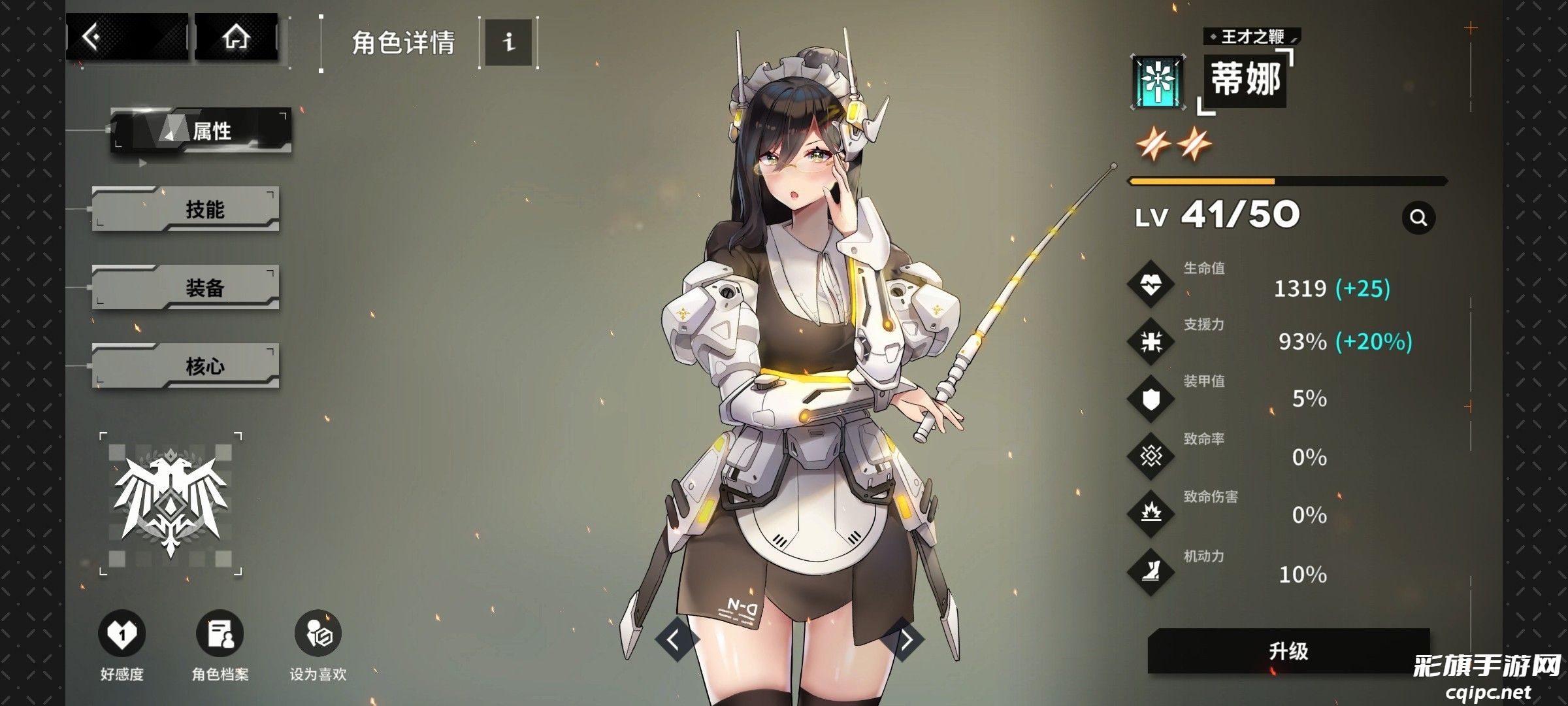This screenshot has height=706, width=1568.
Task: View the 角色档案 character file
Action: tap(220, 633)
